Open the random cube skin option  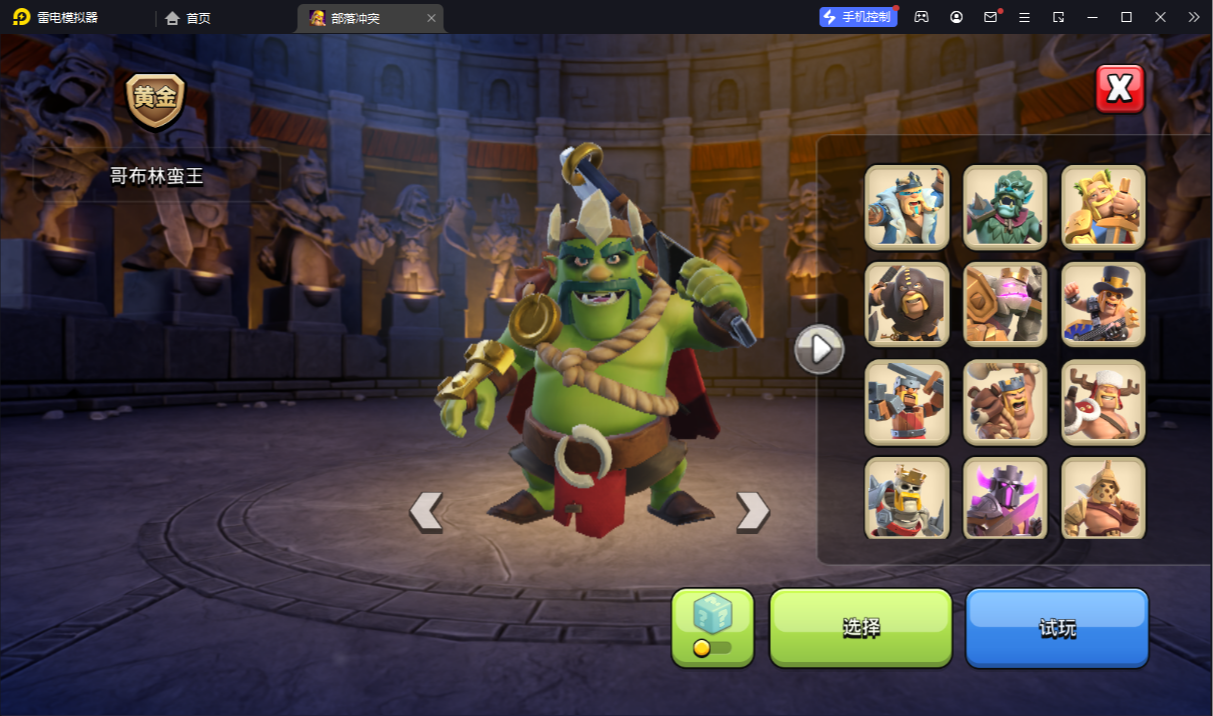713,627
